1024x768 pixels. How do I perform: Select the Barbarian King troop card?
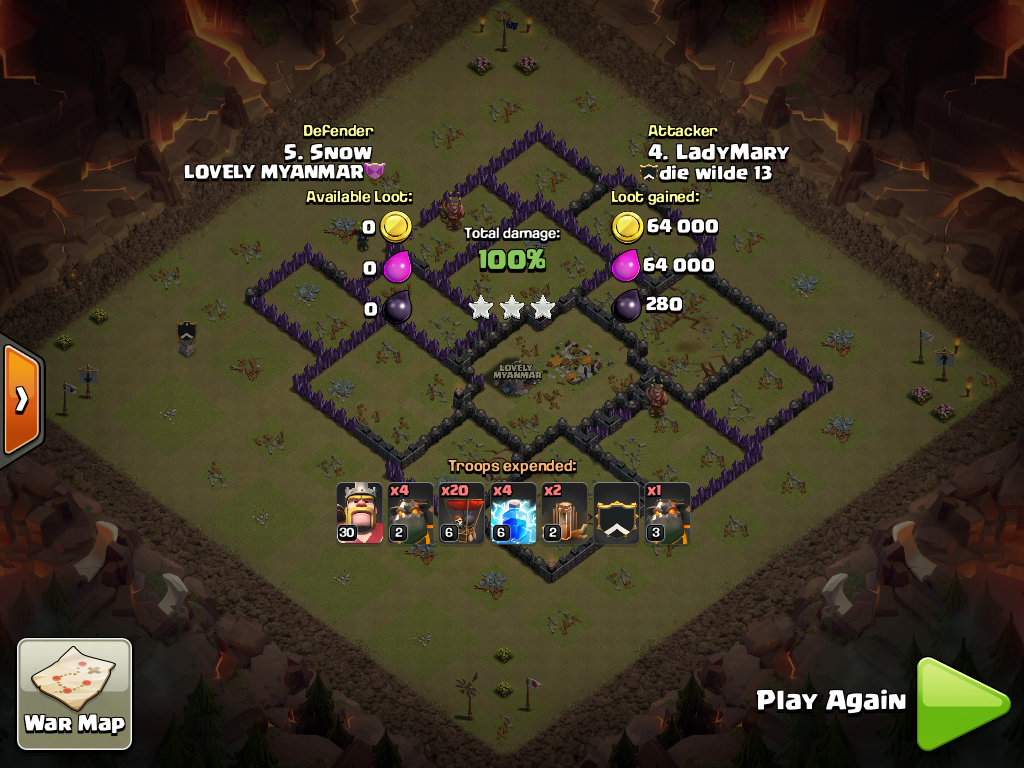[x=359, y=514]
